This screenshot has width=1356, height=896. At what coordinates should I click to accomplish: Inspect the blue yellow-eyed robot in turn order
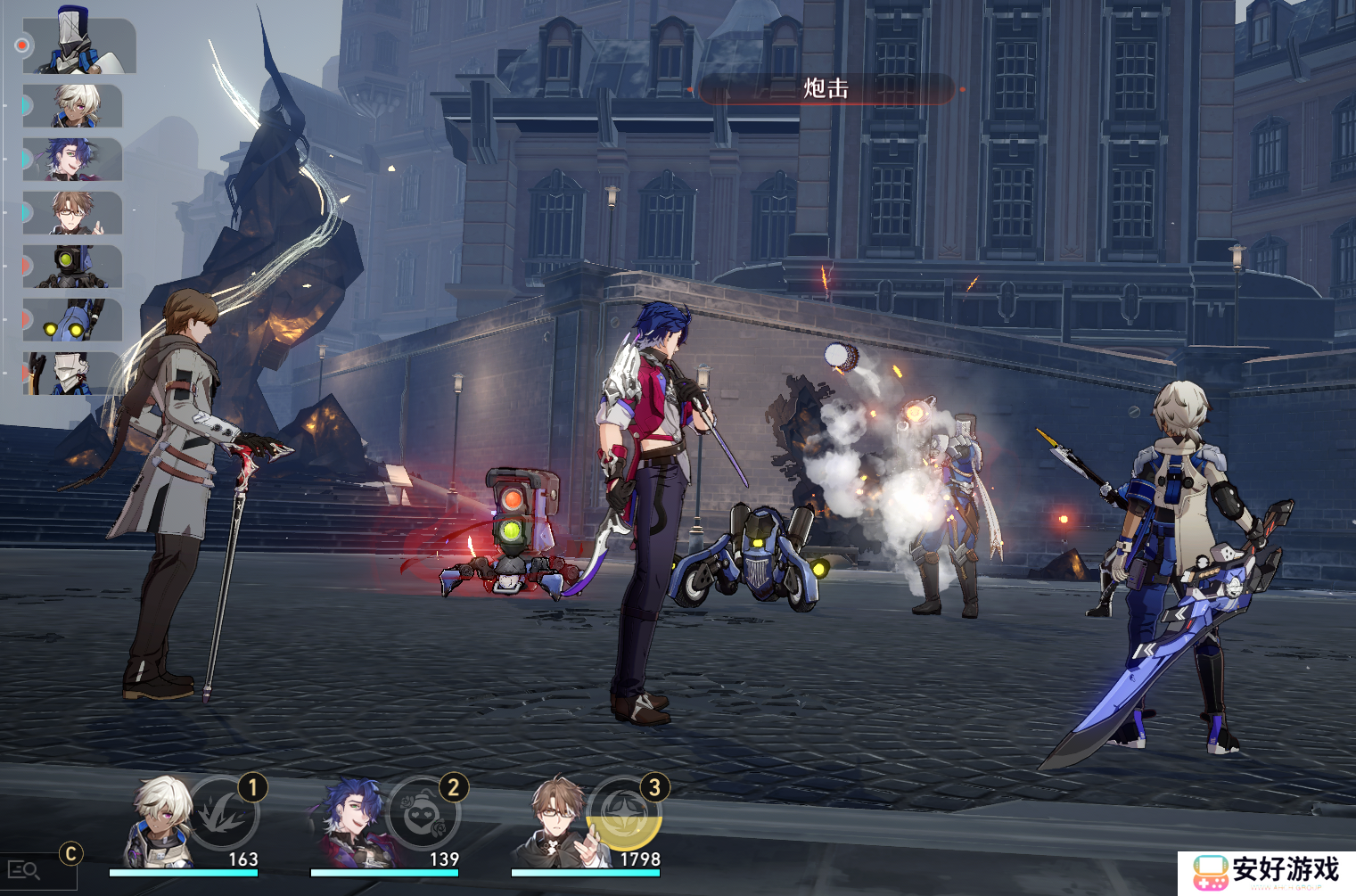[x=73, y=320]
